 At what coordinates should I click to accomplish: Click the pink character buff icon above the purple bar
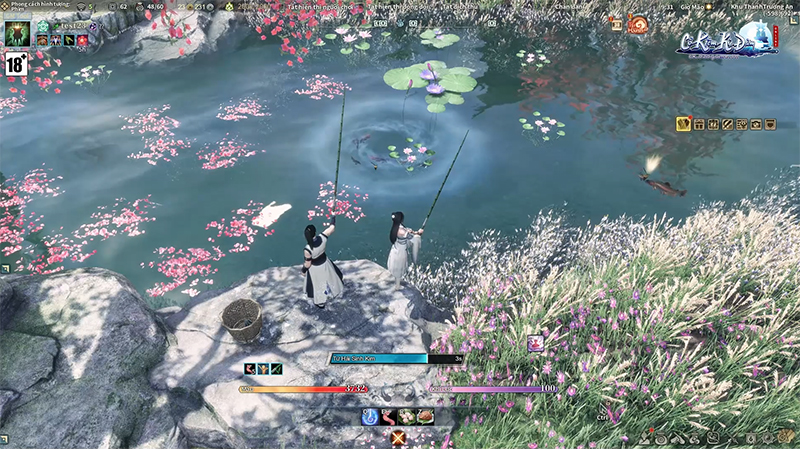point(535,343)
